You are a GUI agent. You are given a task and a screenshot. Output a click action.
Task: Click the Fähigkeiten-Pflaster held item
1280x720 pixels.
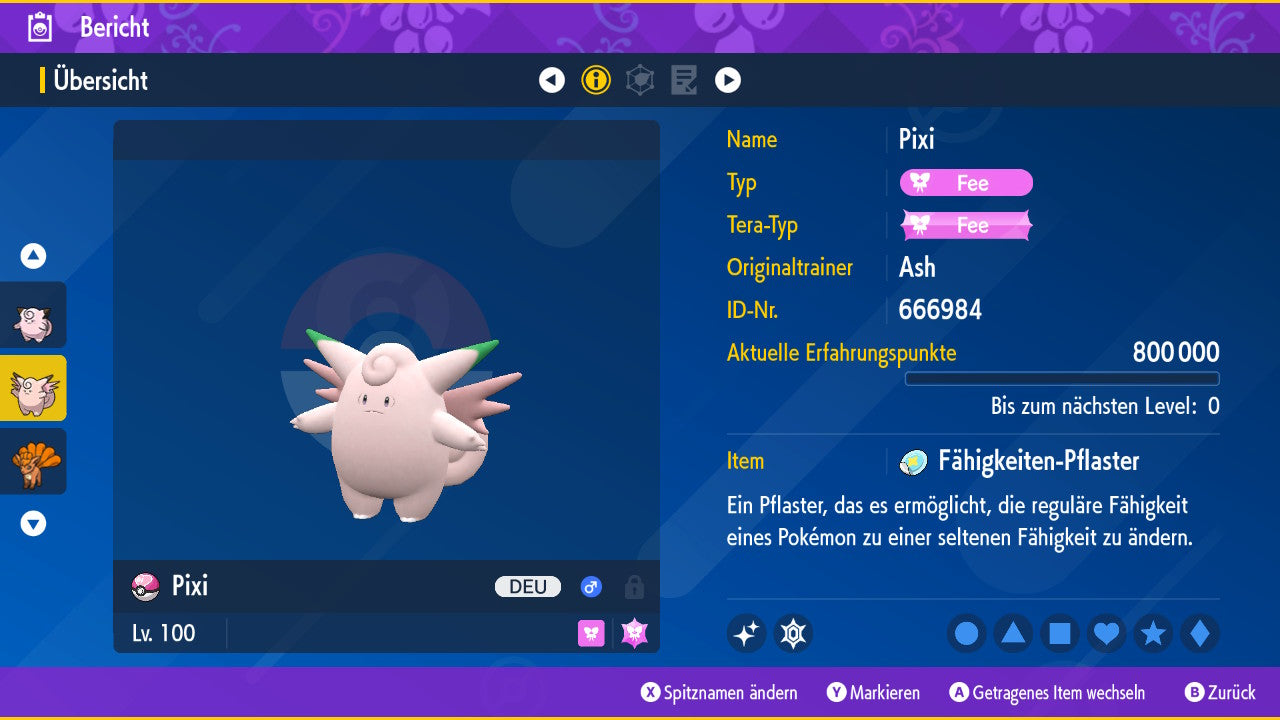pyautogui.click(x=1038, y=461)
